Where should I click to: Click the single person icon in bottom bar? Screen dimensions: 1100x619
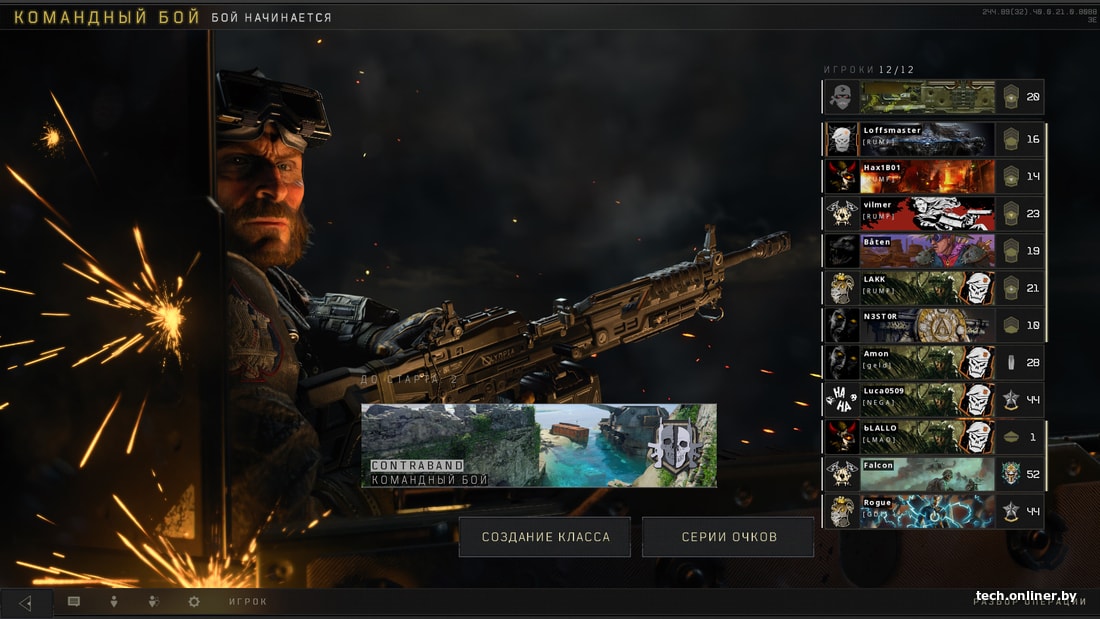point(114,602)
